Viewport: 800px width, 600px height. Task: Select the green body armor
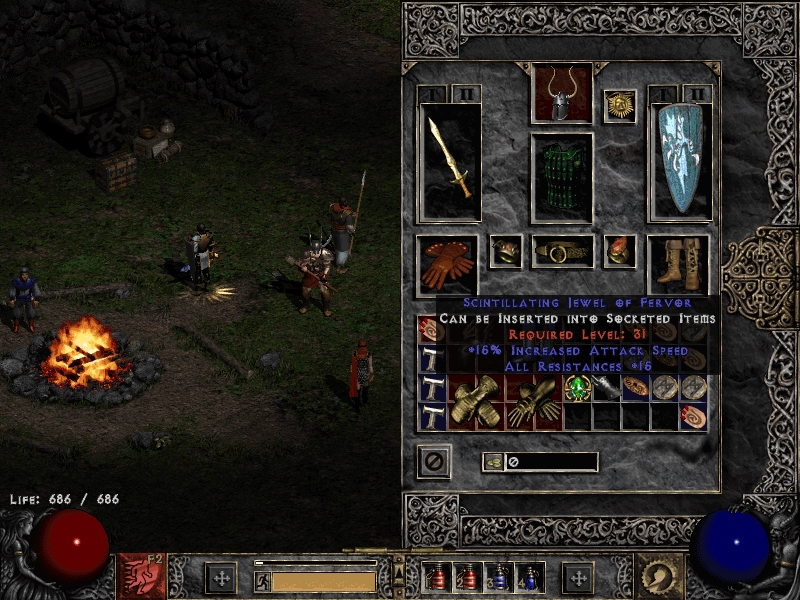tap(561, 178)
